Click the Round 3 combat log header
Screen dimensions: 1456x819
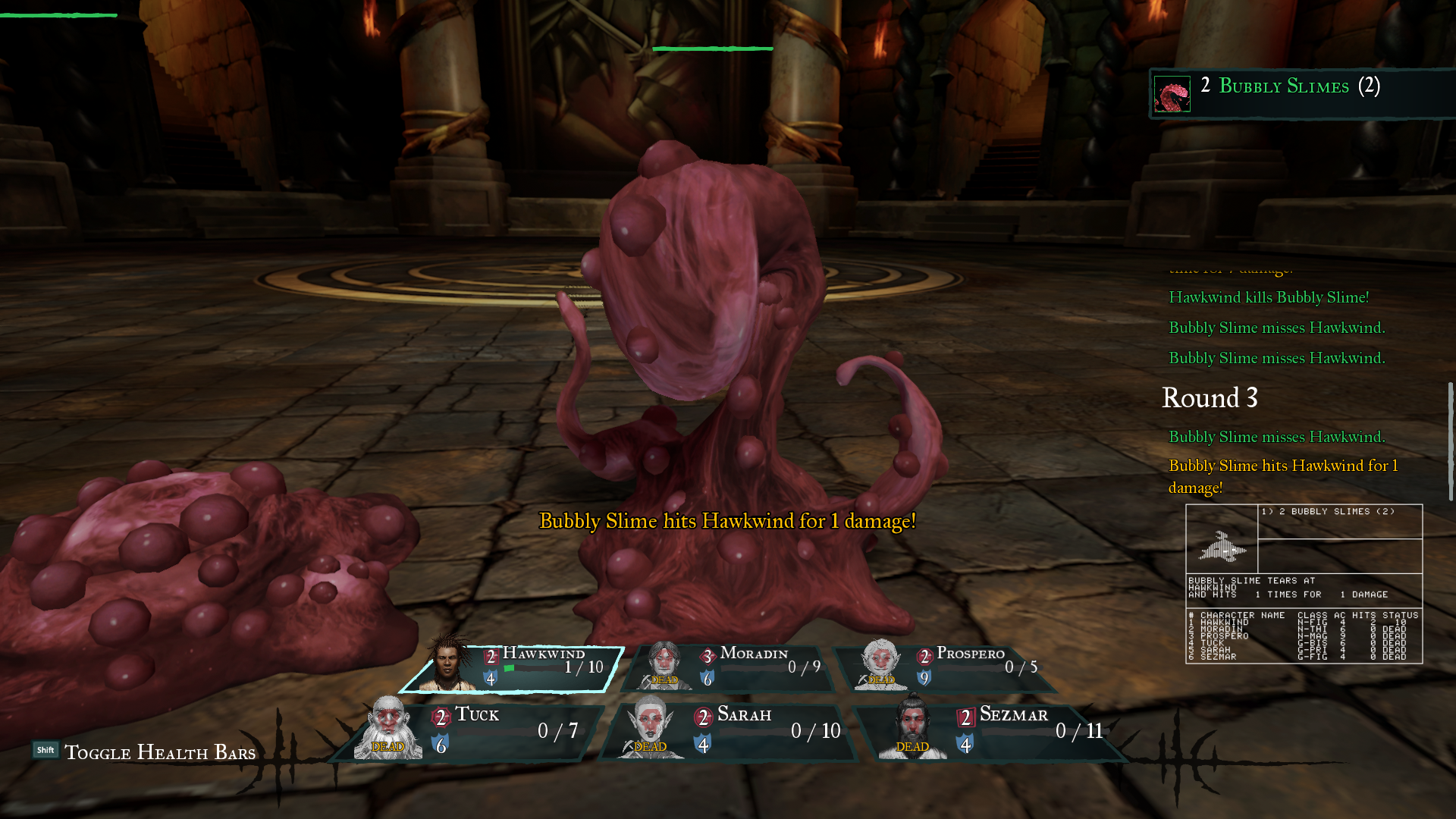click(x=1210, y=398)
